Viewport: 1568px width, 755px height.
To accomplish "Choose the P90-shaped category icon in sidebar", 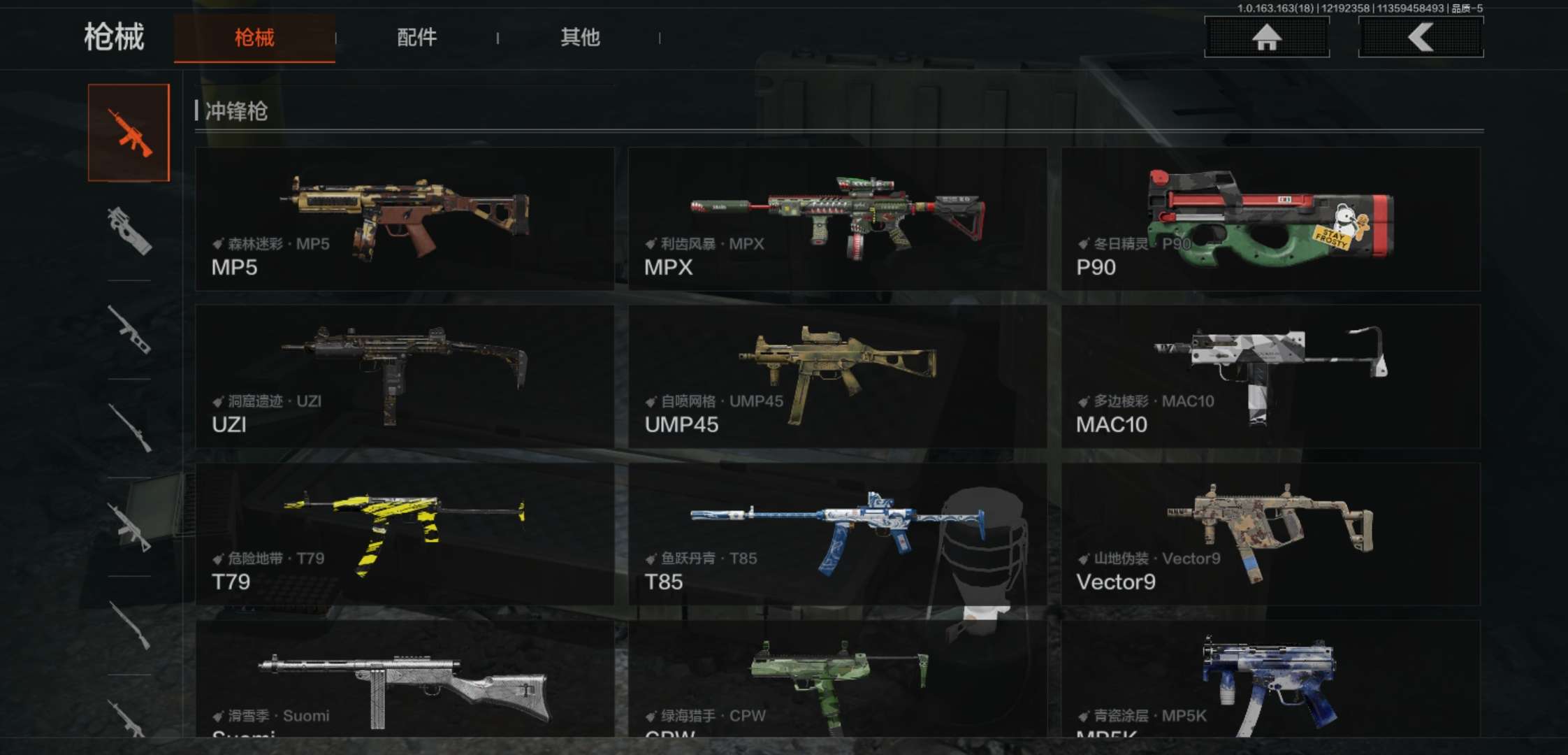I will 129,231.
